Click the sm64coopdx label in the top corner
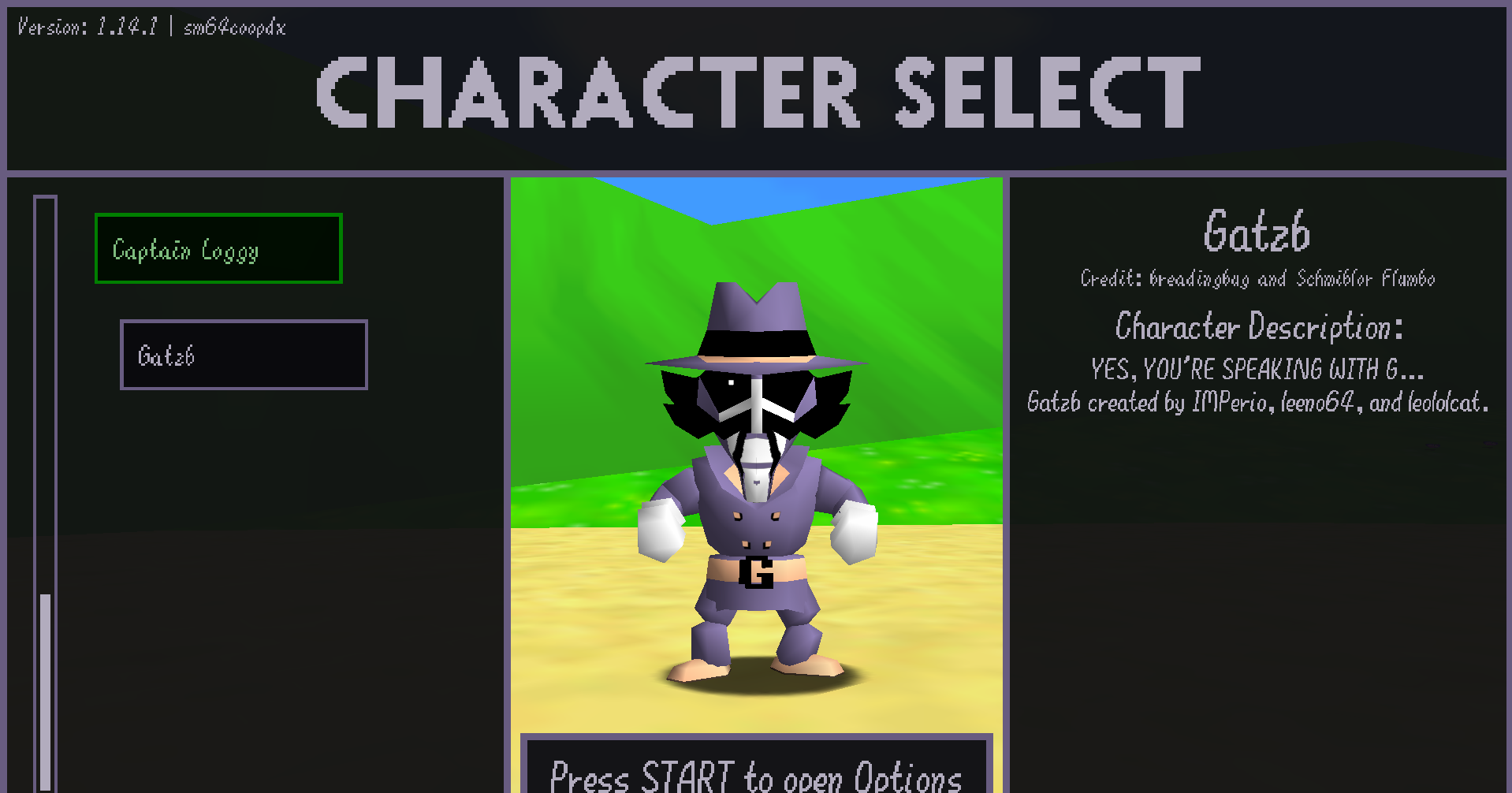This screenshot has height=793, width=1512. click(x=233, y=27)
